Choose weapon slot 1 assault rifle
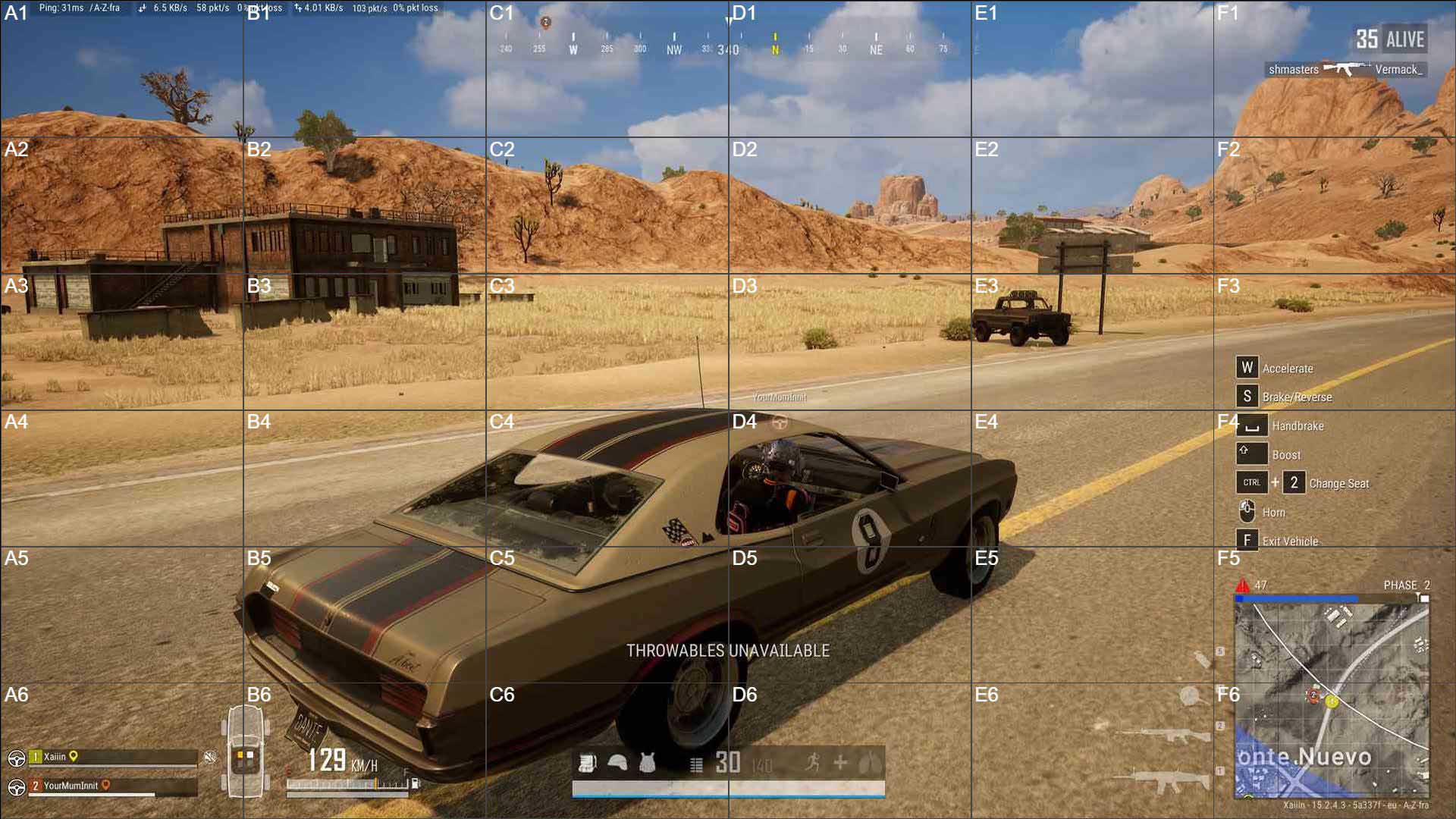 pyautogui.click(x=1163, y=780)
